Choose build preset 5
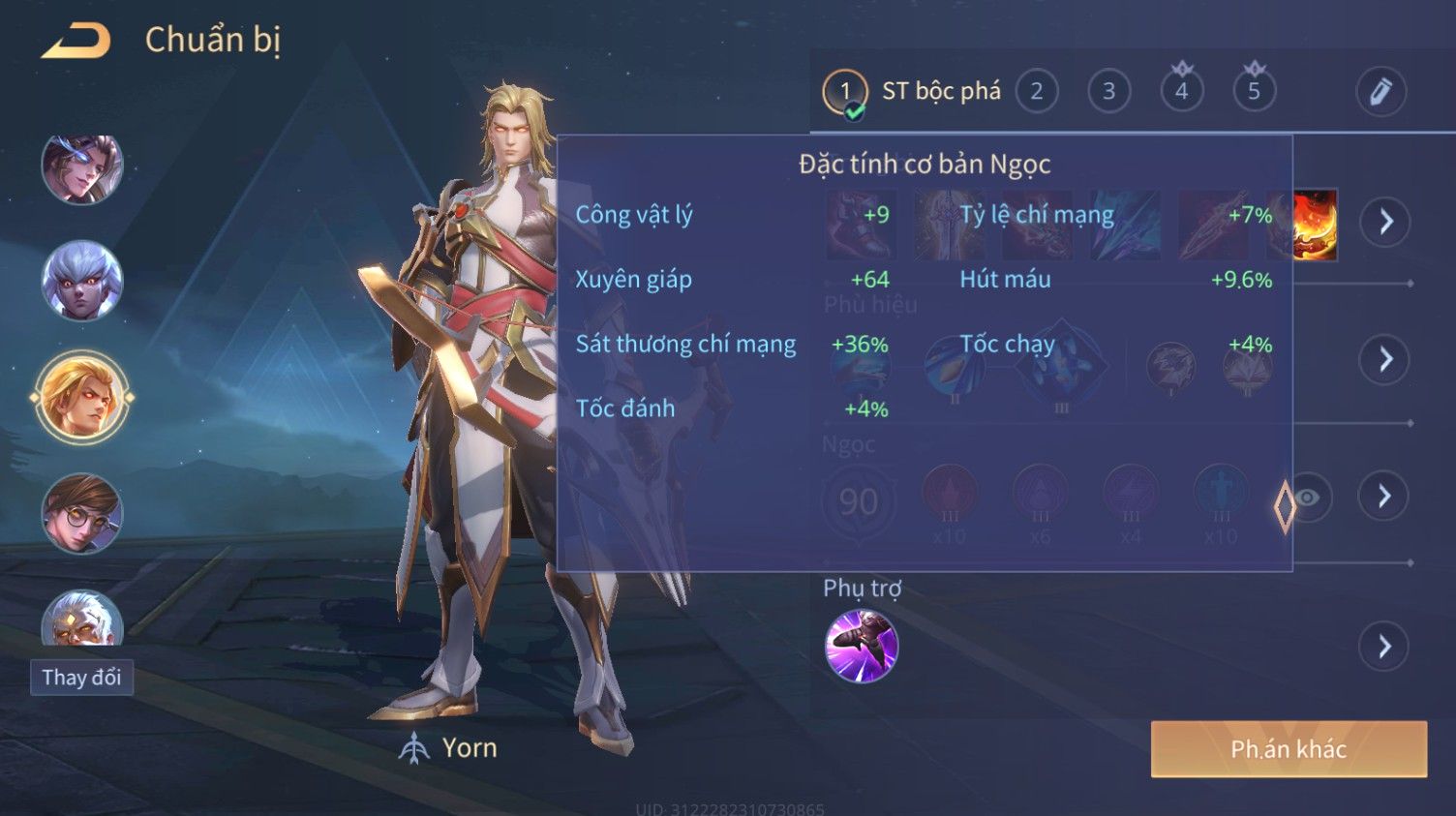 (1254, 92)
